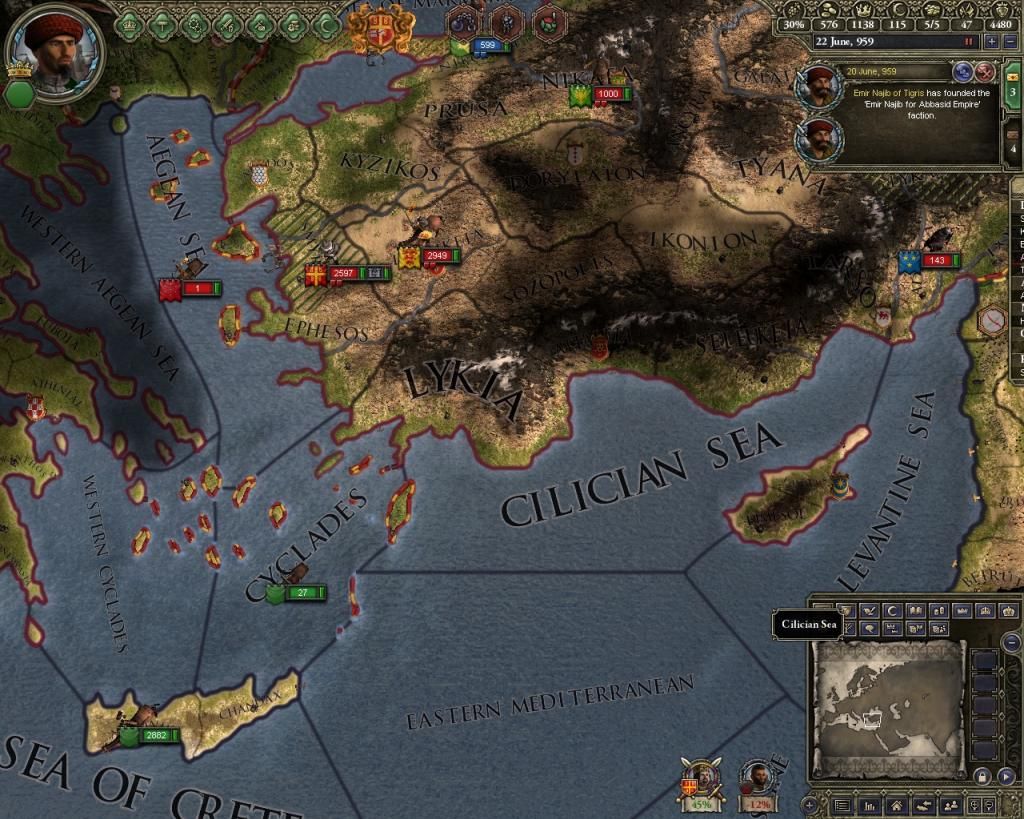Click the blue round button on faction message

964,71
